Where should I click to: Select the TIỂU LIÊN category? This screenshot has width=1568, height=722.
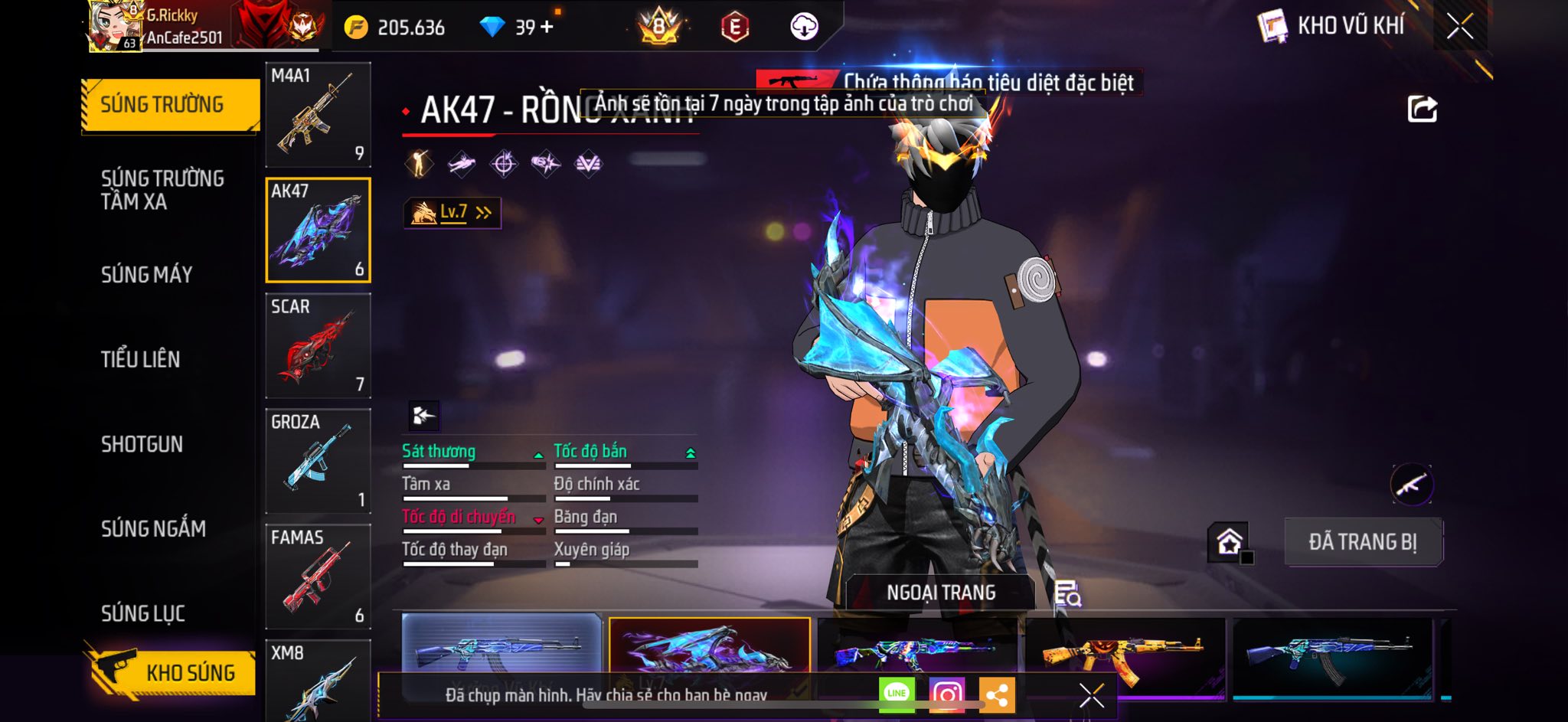(x=140, y=359)
